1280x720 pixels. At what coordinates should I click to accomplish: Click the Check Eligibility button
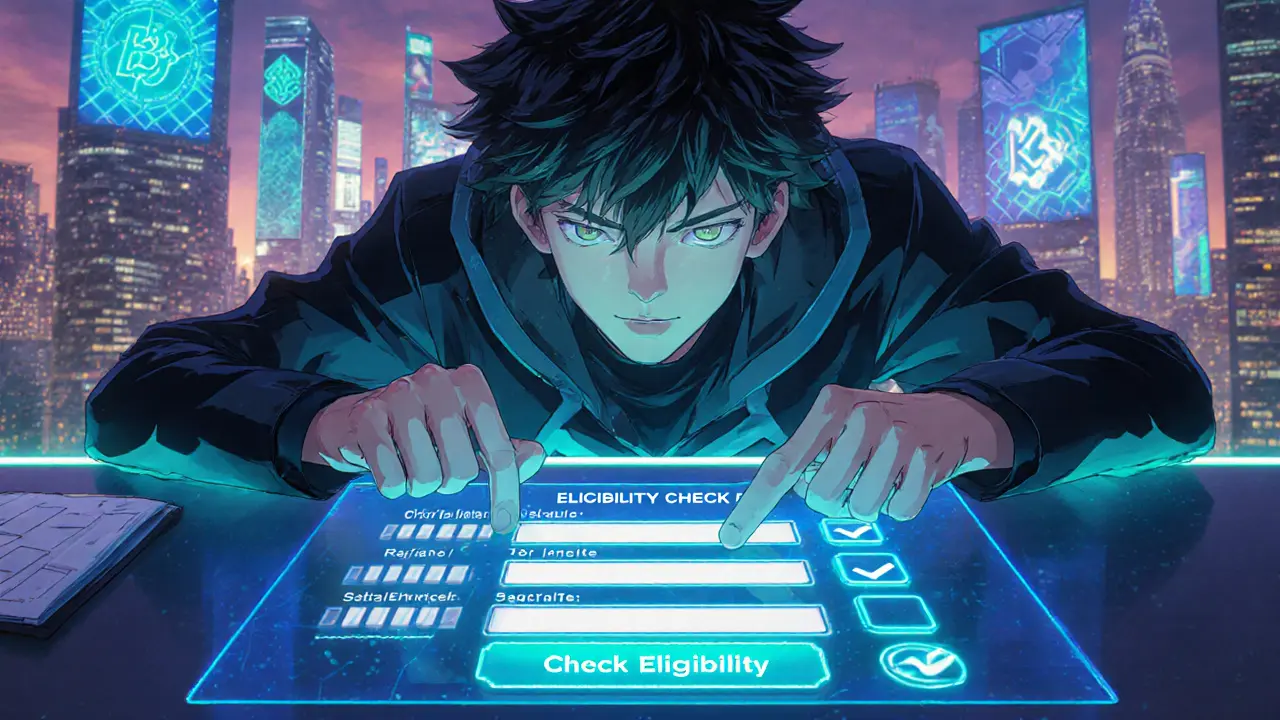pyautogui.click(x=654, y=665)
